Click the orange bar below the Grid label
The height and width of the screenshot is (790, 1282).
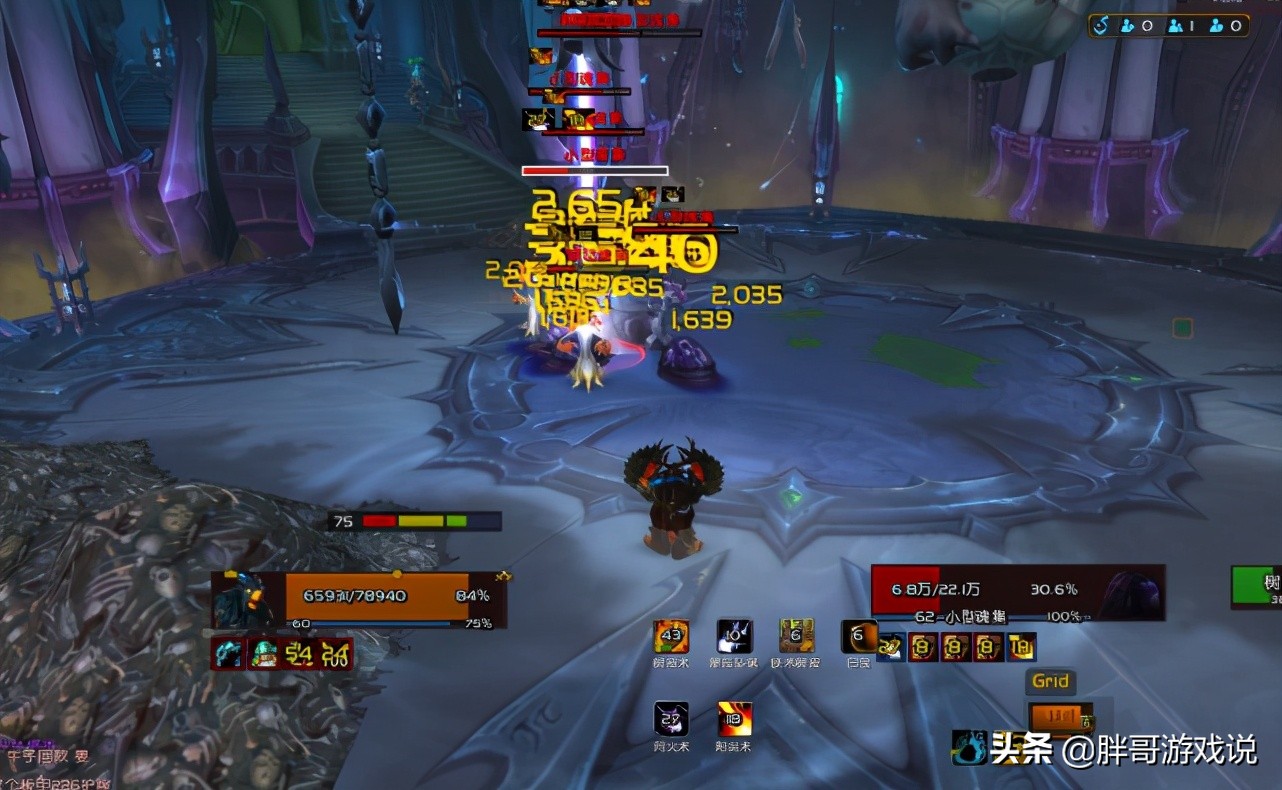1054,717
